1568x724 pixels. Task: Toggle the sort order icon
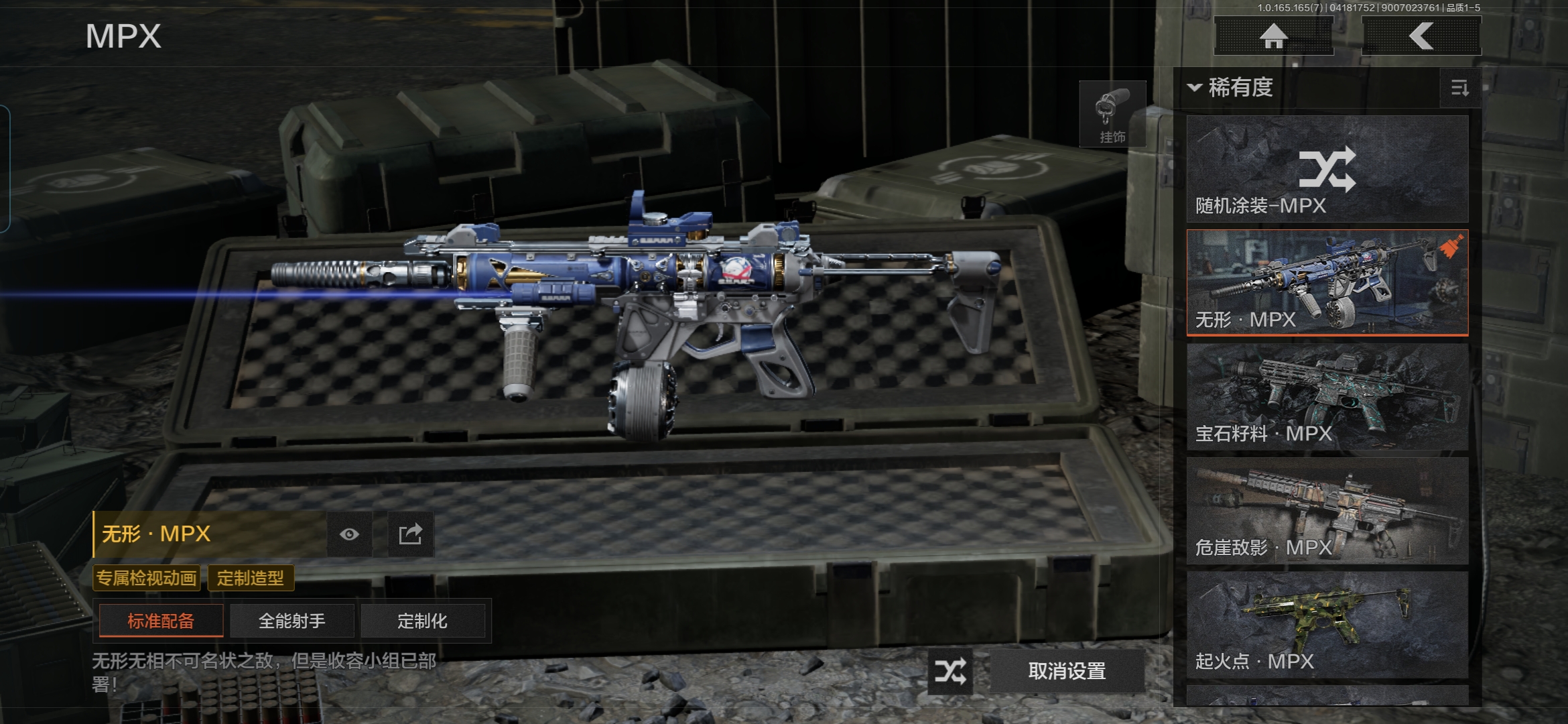pyautogui.click(x=1459, y=88)
